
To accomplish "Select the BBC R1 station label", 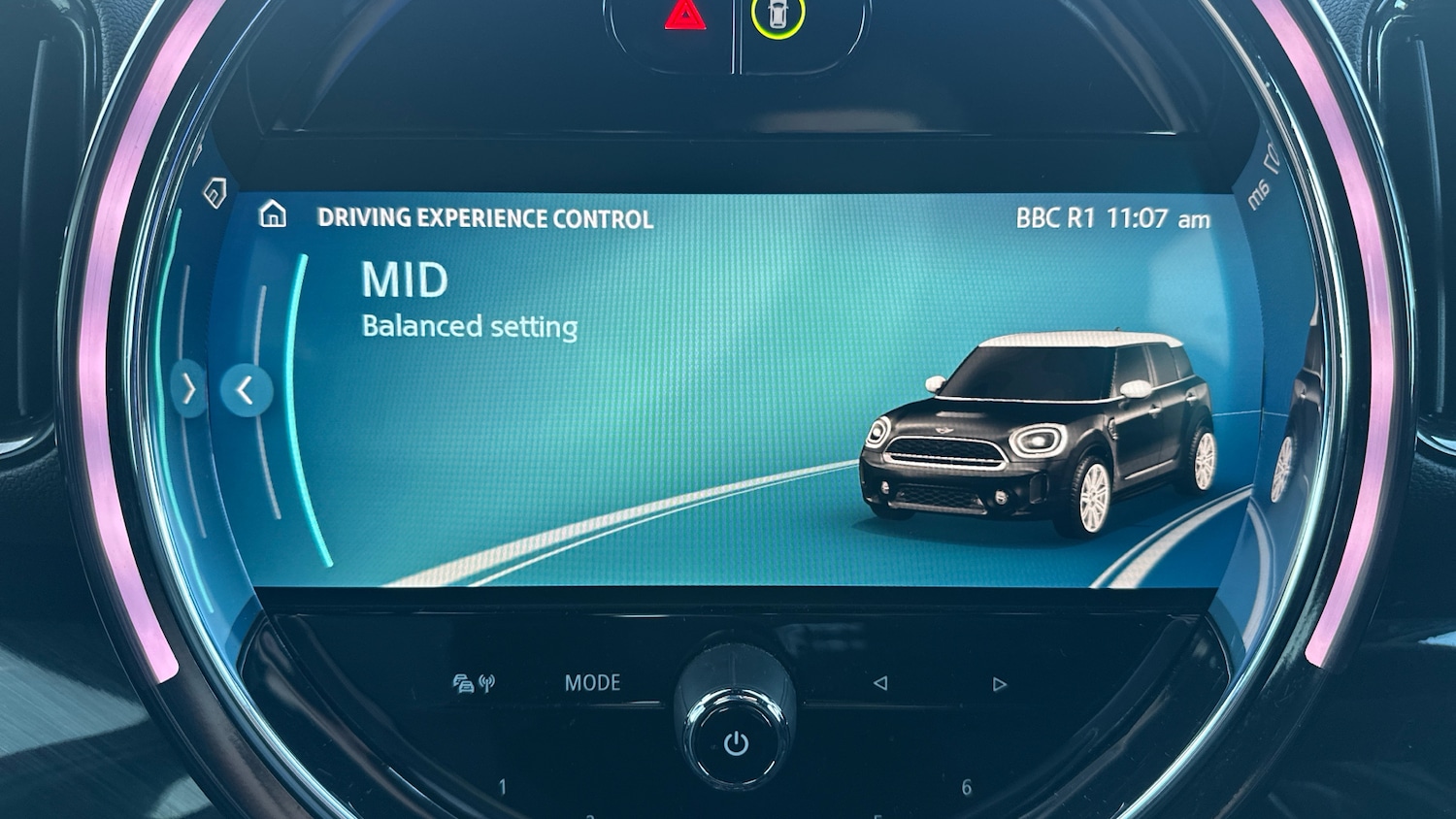I will 1058,218.
